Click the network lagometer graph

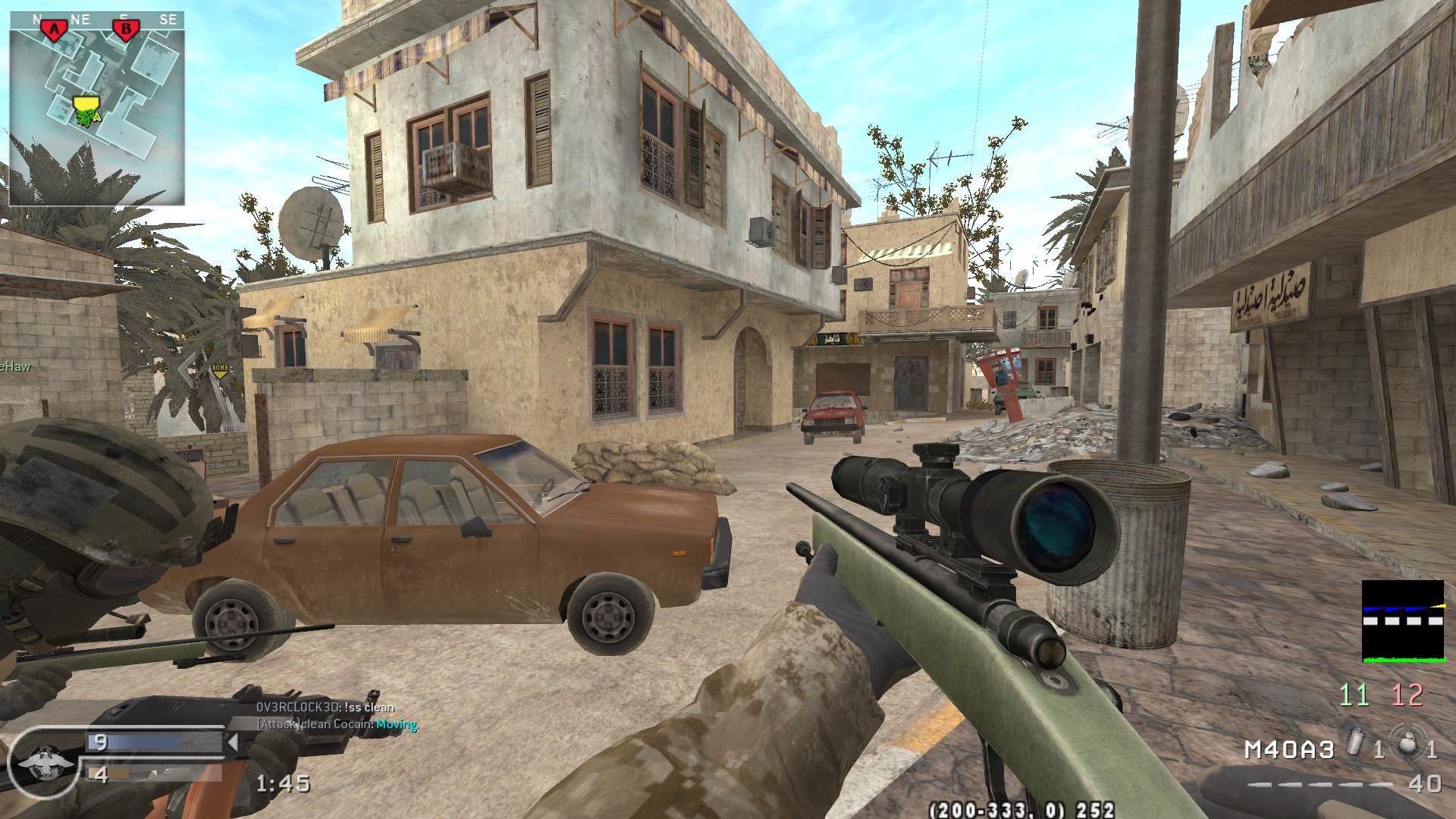1402,621
